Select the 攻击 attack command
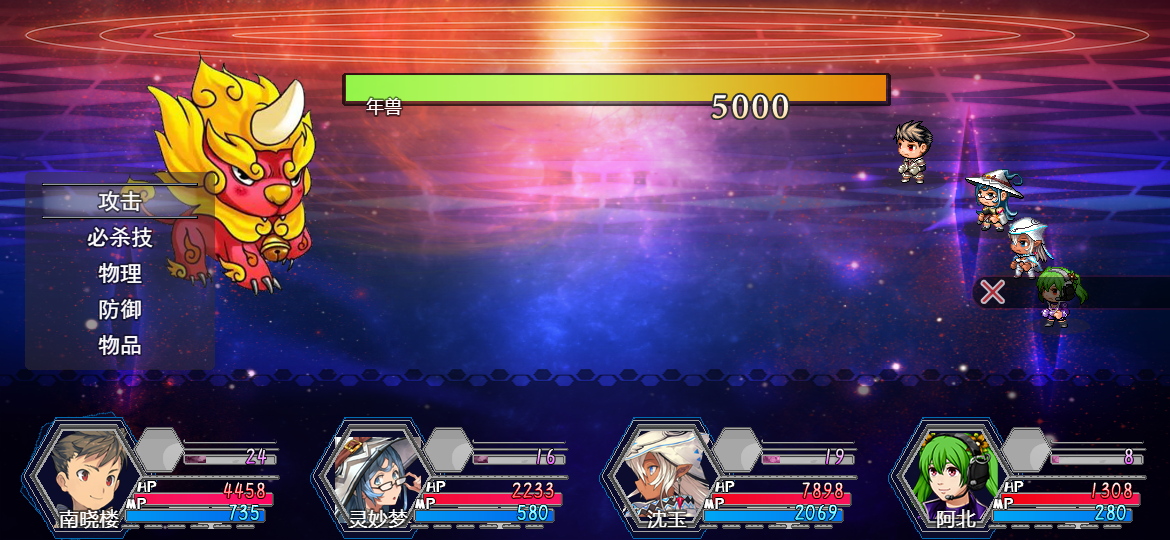This screenshot has height=540, width=1170. [120, 201]
